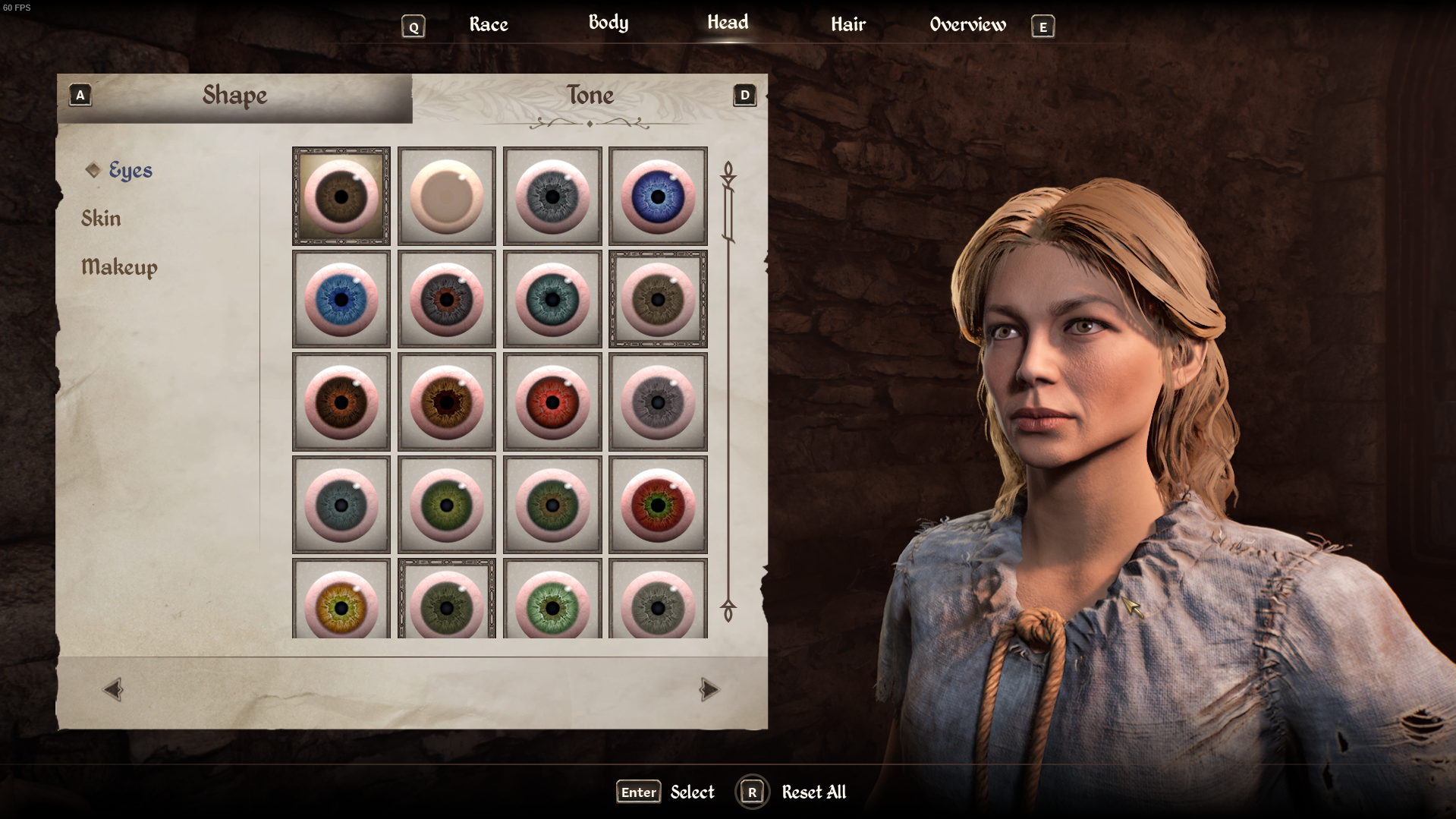Select the Eyes category
The height and width of the screenshot is (819, 1456).
130,170
